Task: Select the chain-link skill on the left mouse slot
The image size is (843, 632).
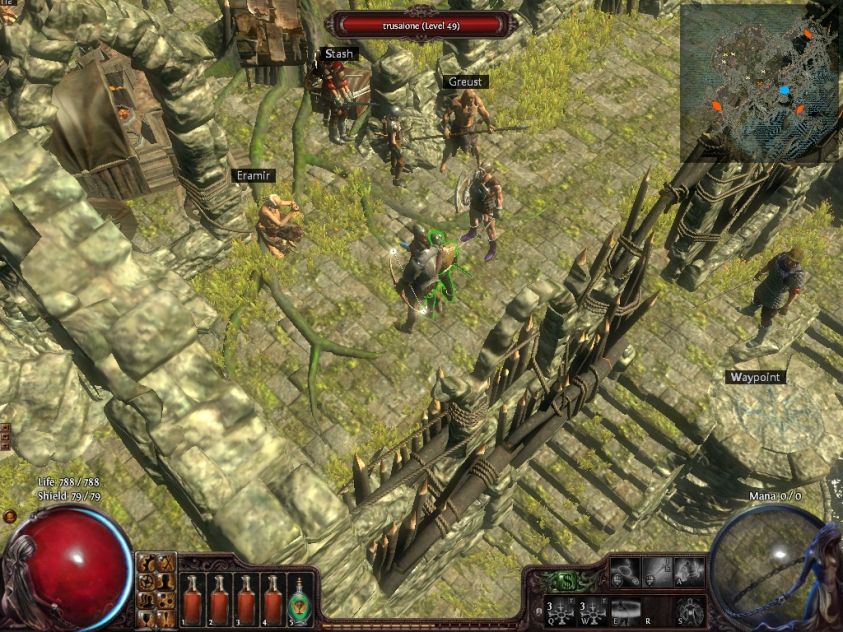Action: pos(625,572)
